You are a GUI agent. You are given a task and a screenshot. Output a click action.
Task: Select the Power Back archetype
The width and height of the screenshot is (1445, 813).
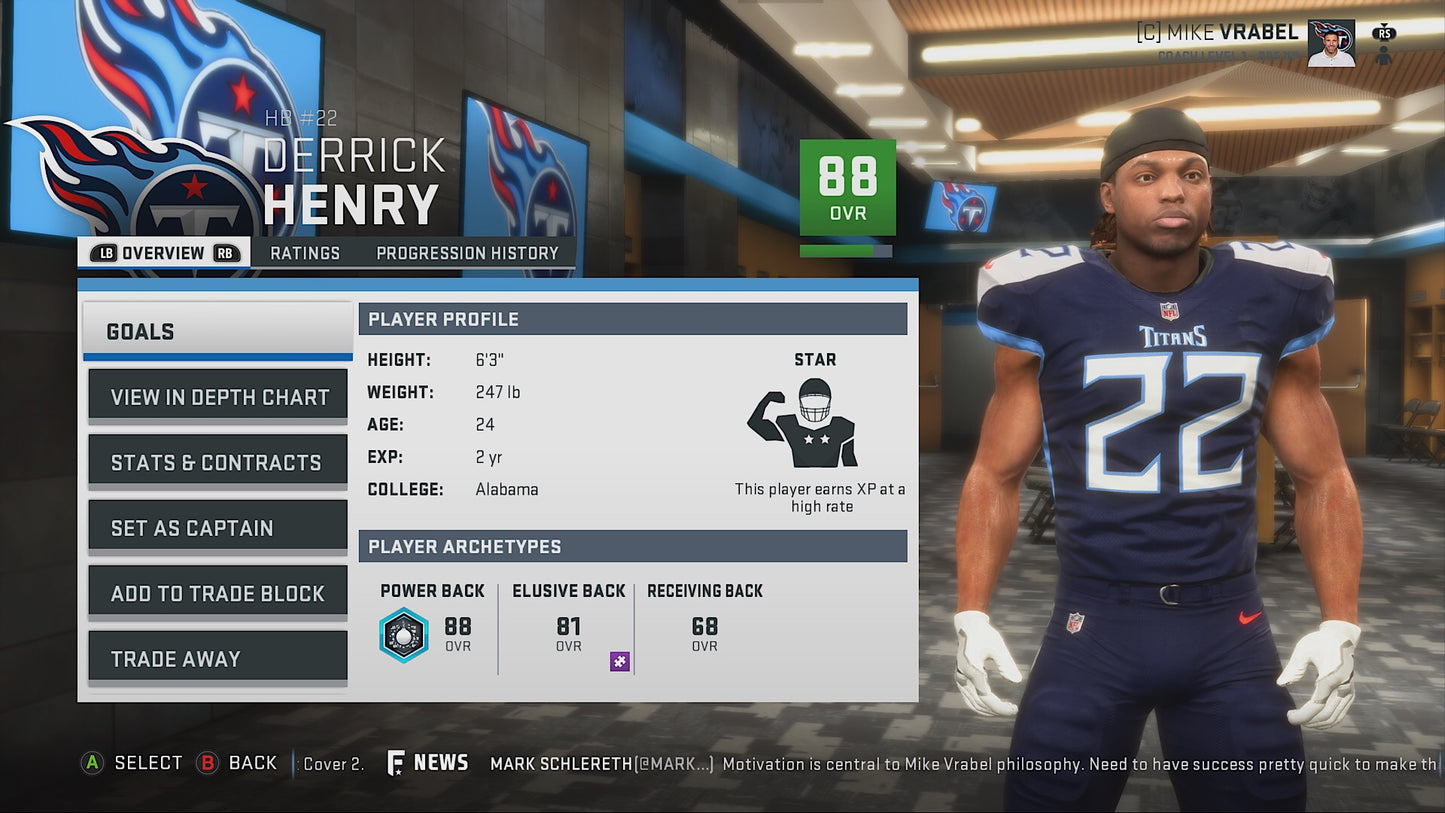[x=431, y=622]
